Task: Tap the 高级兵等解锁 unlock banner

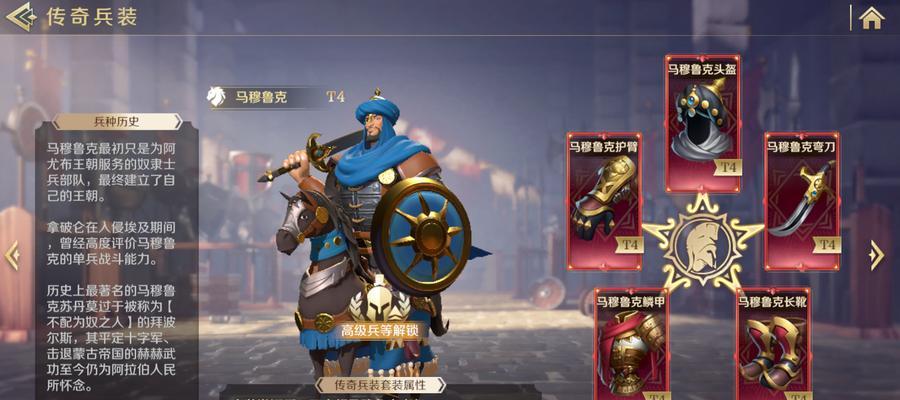Action: (379, 330)
